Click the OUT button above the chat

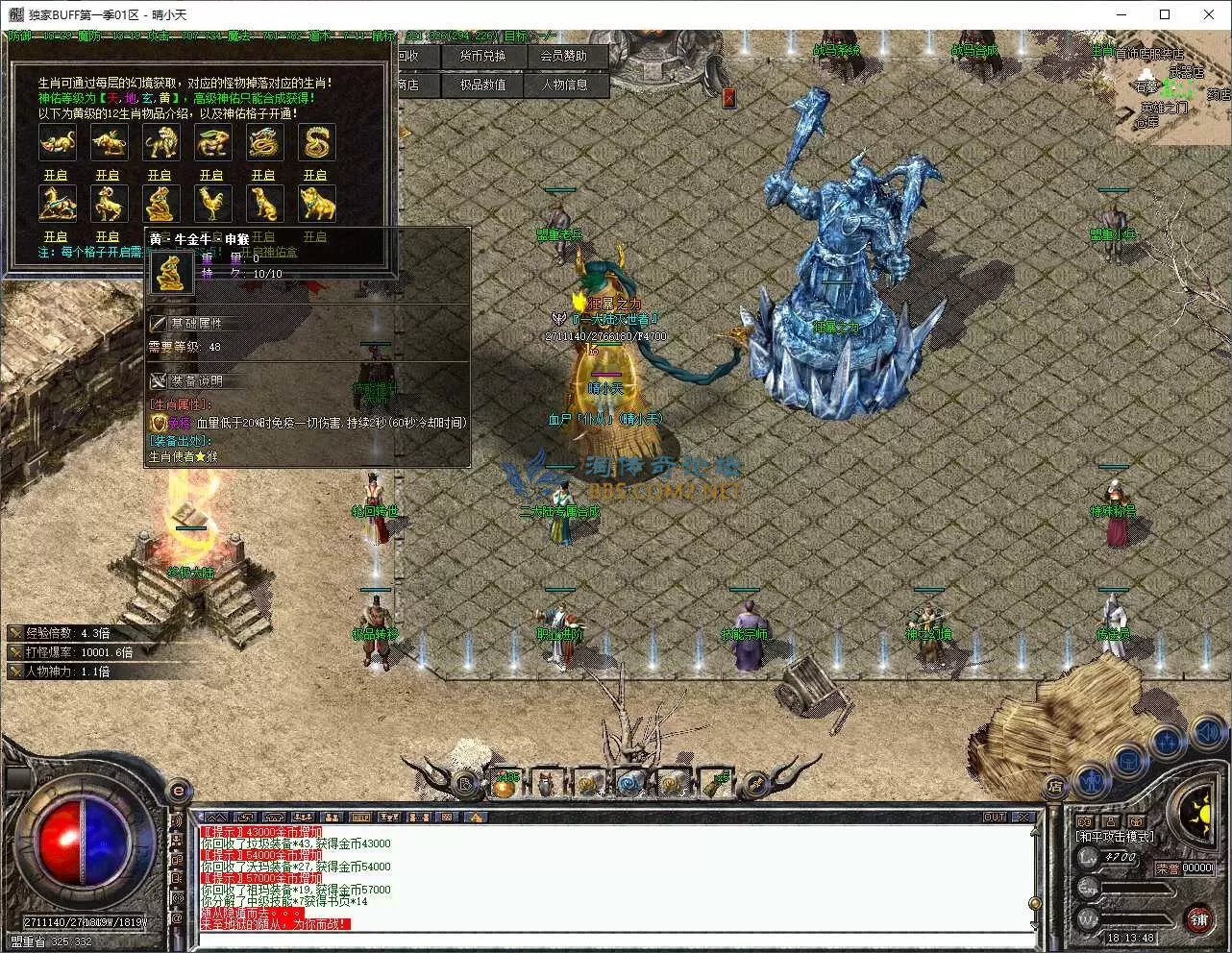[995, 818]
